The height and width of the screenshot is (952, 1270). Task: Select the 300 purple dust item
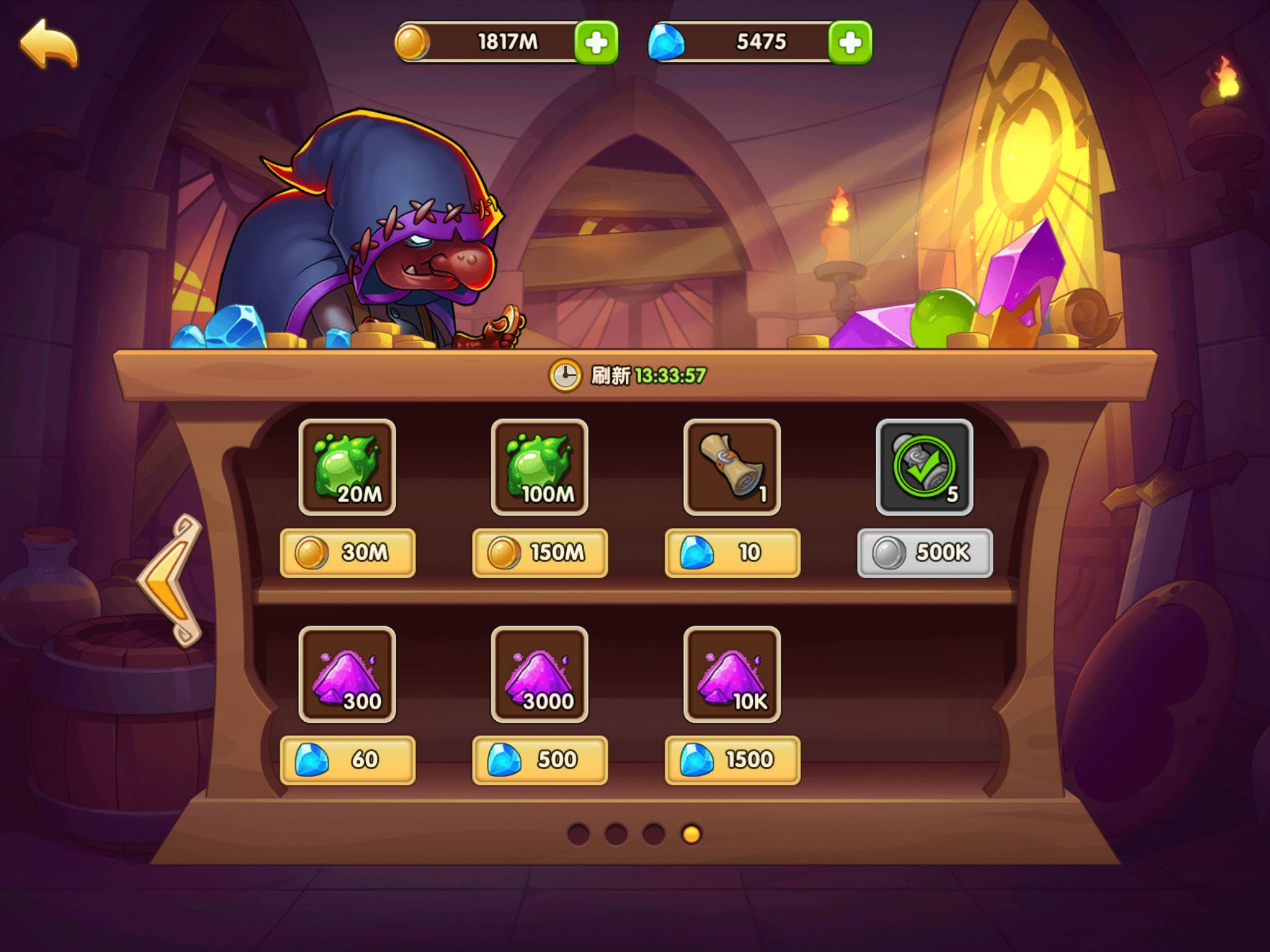pyautogui.click(x=347, y=674)
